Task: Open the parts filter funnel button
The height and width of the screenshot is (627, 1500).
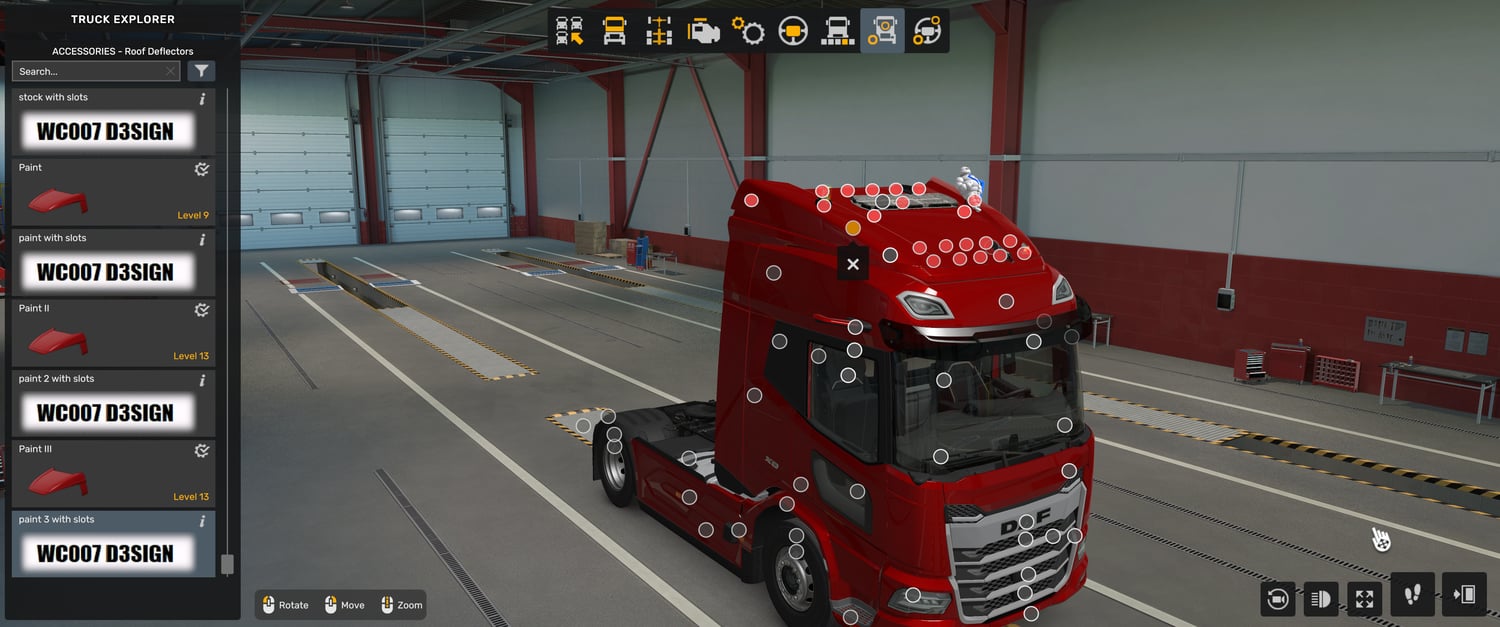Action: (x=201, y=71)
